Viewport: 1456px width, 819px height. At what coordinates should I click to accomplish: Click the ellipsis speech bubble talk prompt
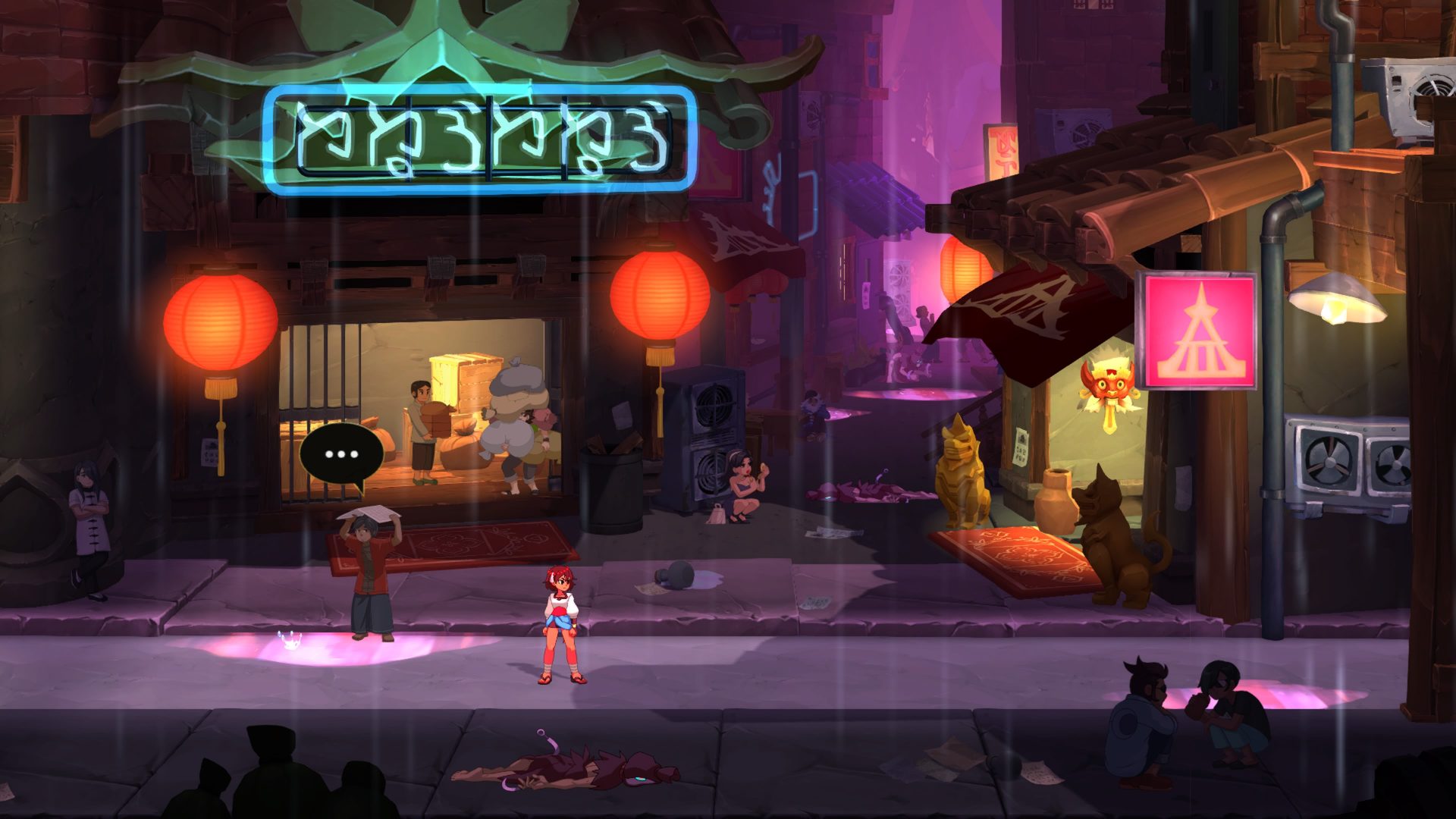(x=341, y=455)
